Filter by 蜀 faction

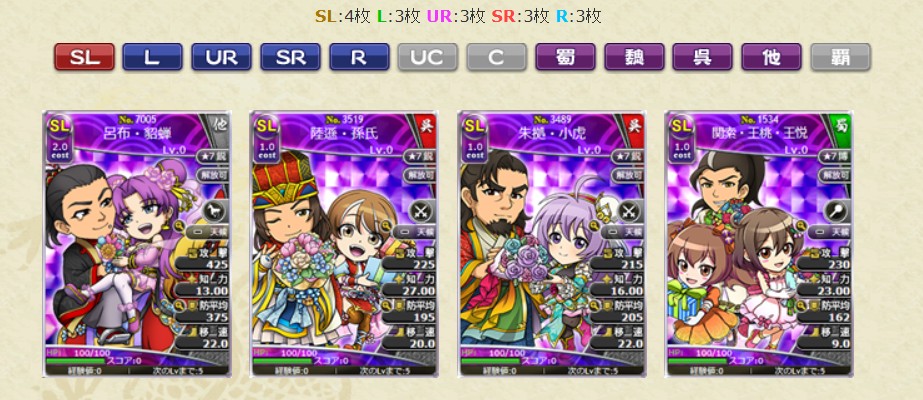[565, 56]
